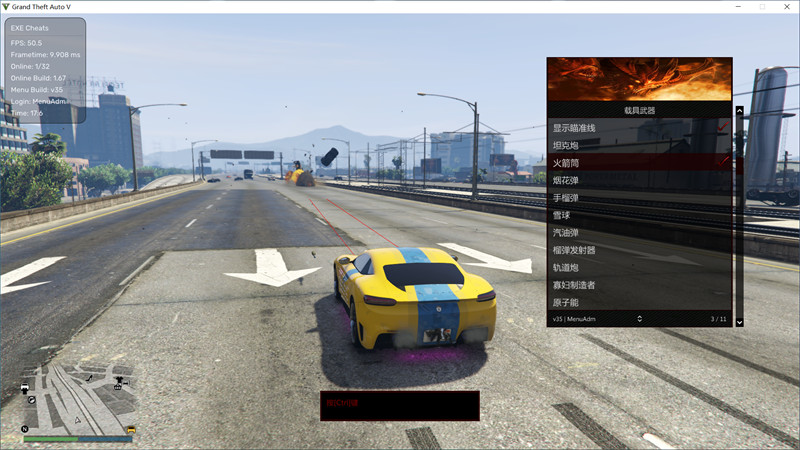
Task: Click the menu scrollbar's up arrow
Action: click(739, 111)
